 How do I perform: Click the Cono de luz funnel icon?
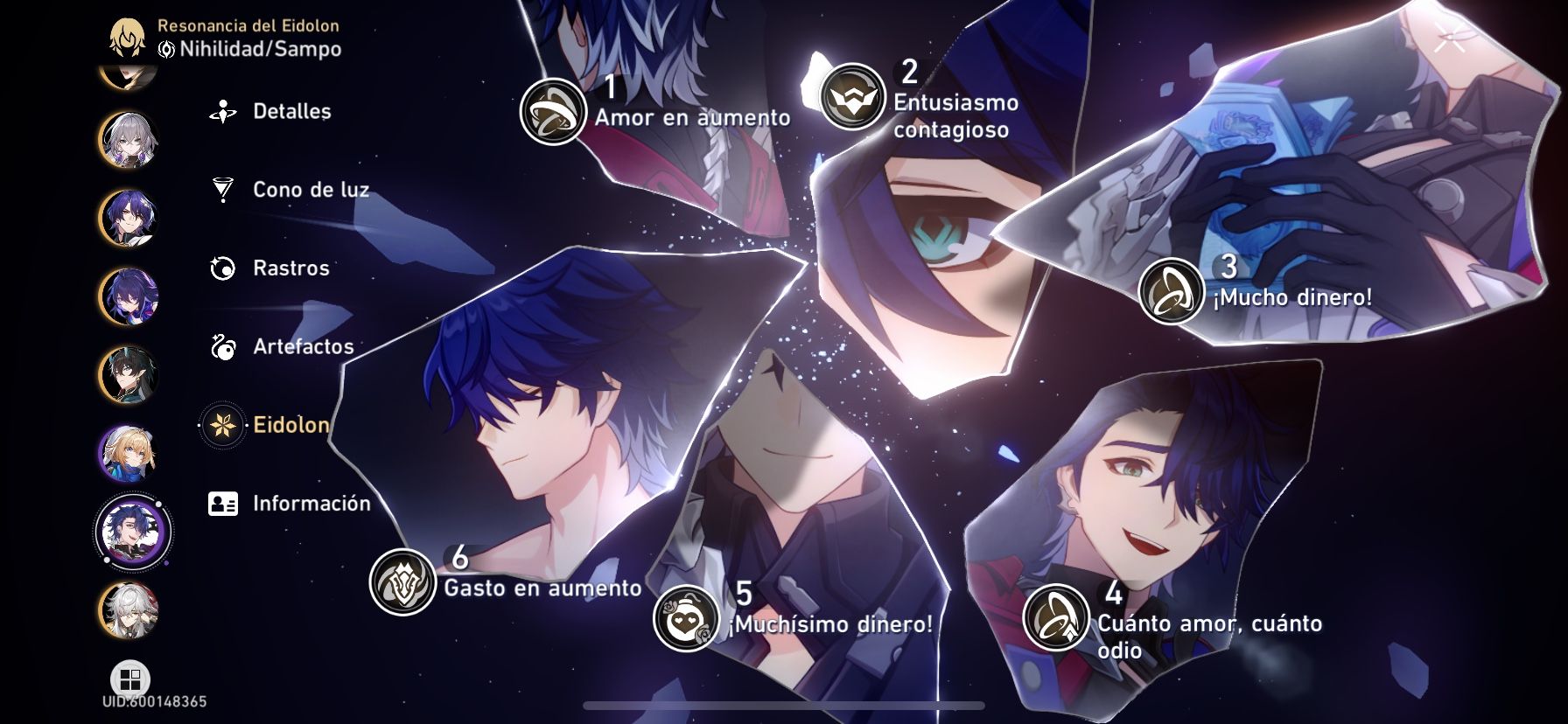pos(224,189)
